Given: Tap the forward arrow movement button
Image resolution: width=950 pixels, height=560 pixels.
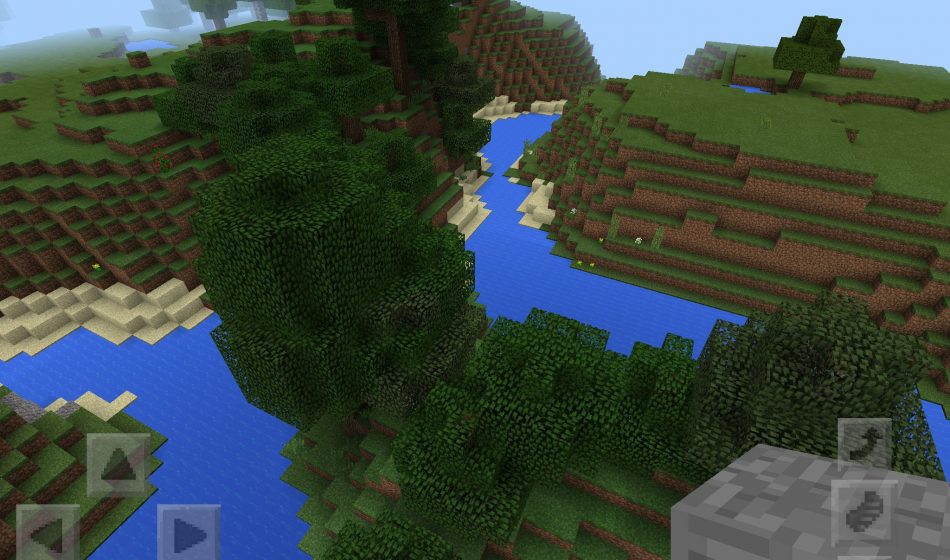Looking at the screenshot, I should tap(119, 465).
